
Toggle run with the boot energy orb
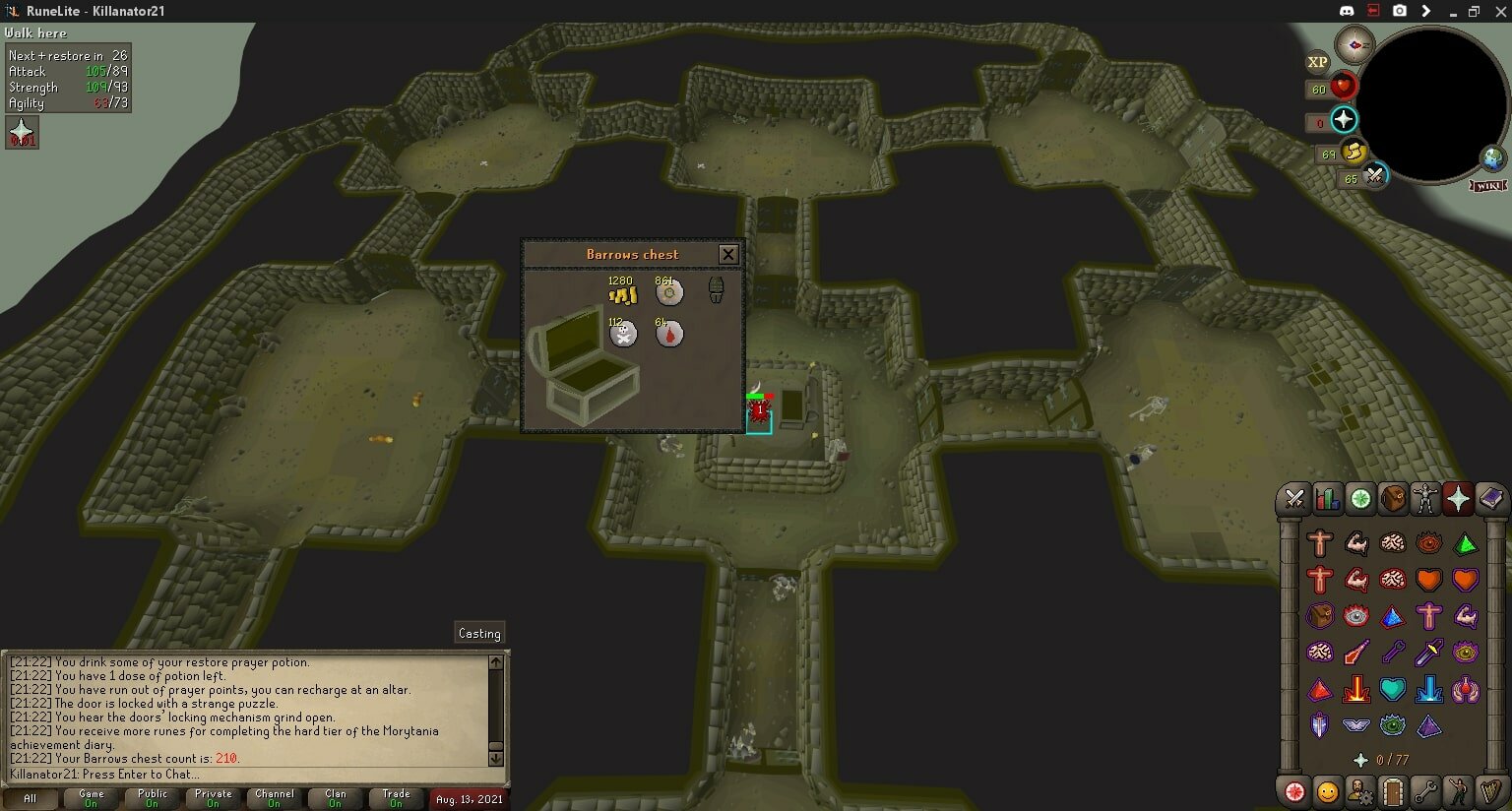(x=1354, y=152)
